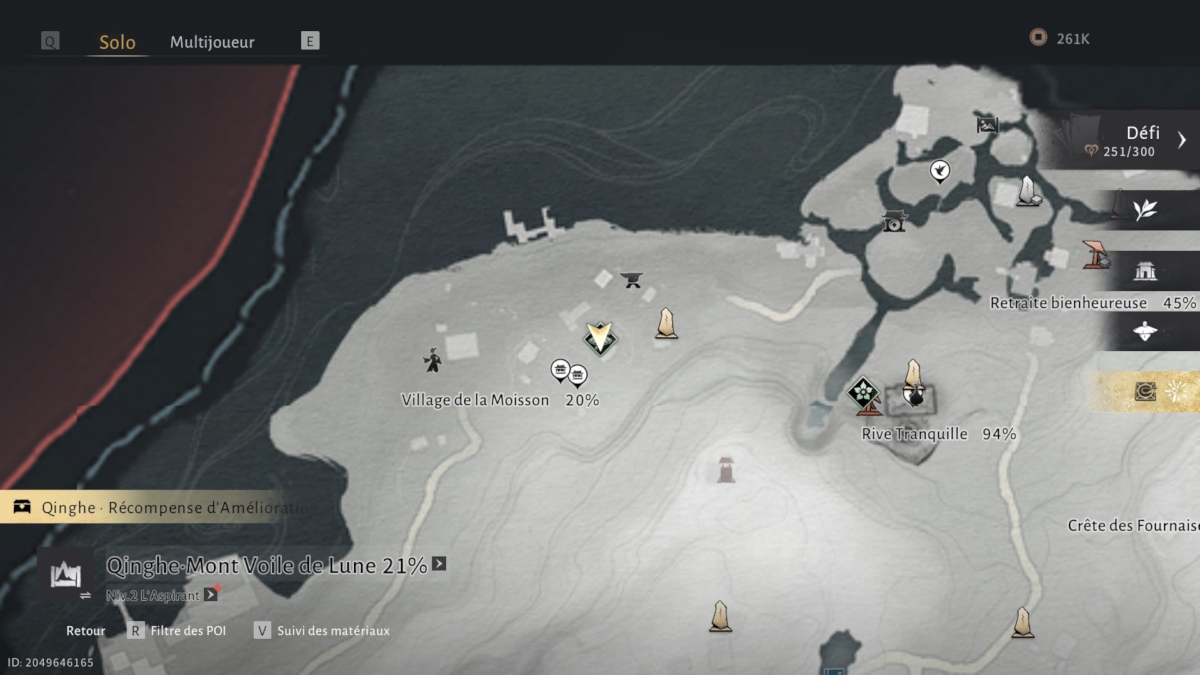The image size is (1200, 675).
Task: Open Suivi des matériaux tracking
Action: pyautogui.click(x=320, y=631)
